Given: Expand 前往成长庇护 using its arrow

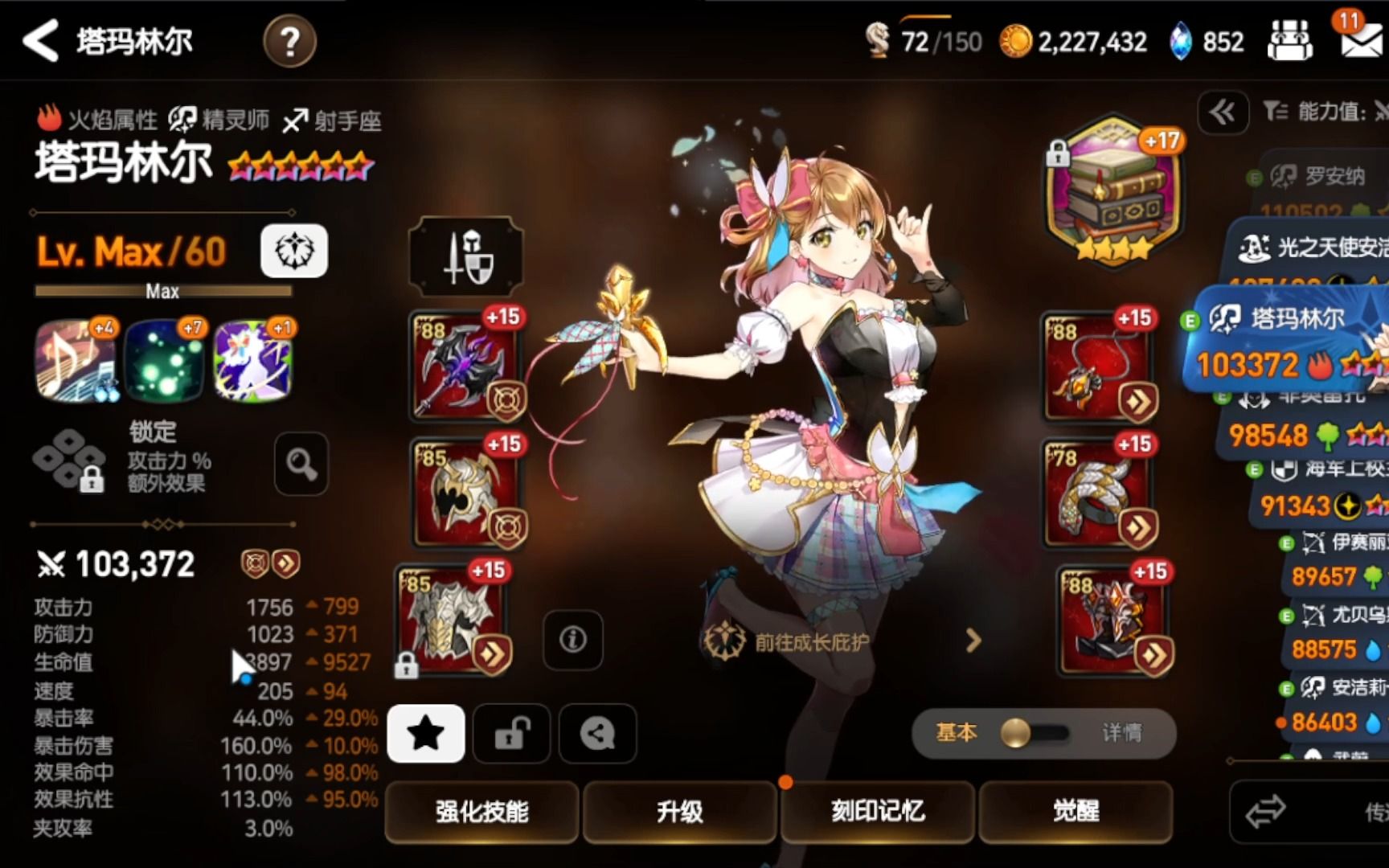Looking at the screenshot, I should coord(973,642).
